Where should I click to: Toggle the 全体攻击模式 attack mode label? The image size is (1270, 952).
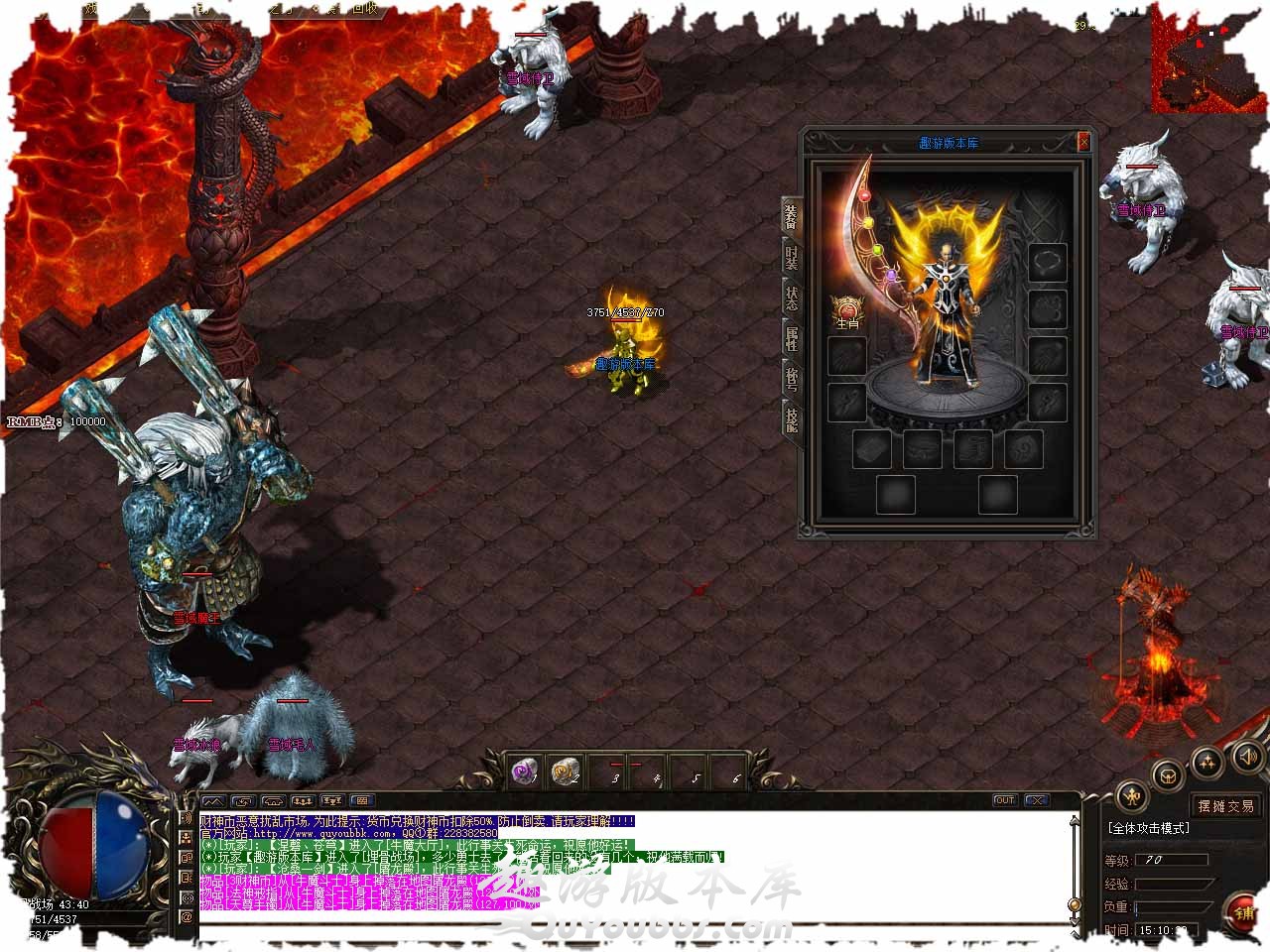coord(1149,828)
